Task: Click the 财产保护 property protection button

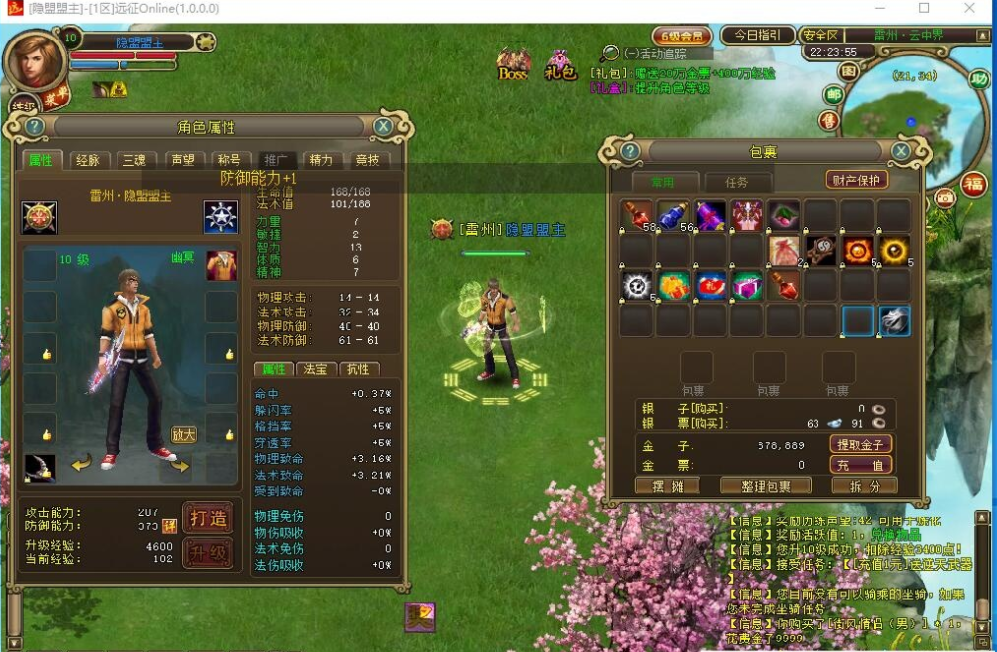Action: (858, 180)
